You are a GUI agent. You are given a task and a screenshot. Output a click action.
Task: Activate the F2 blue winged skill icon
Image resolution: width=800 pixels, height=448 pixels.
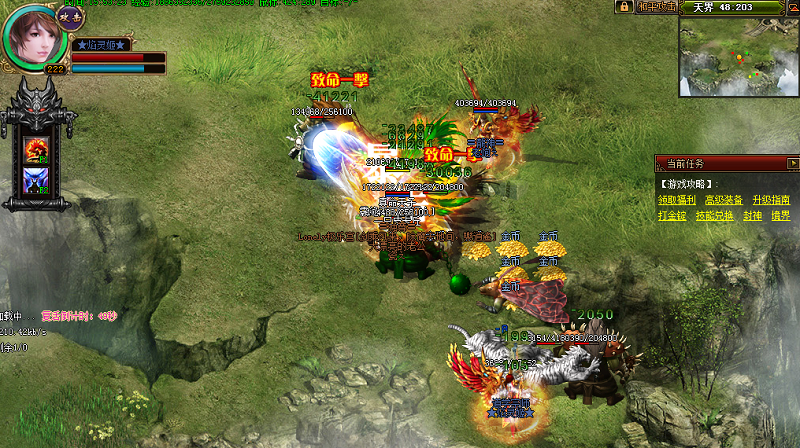[x=35, y=181]
